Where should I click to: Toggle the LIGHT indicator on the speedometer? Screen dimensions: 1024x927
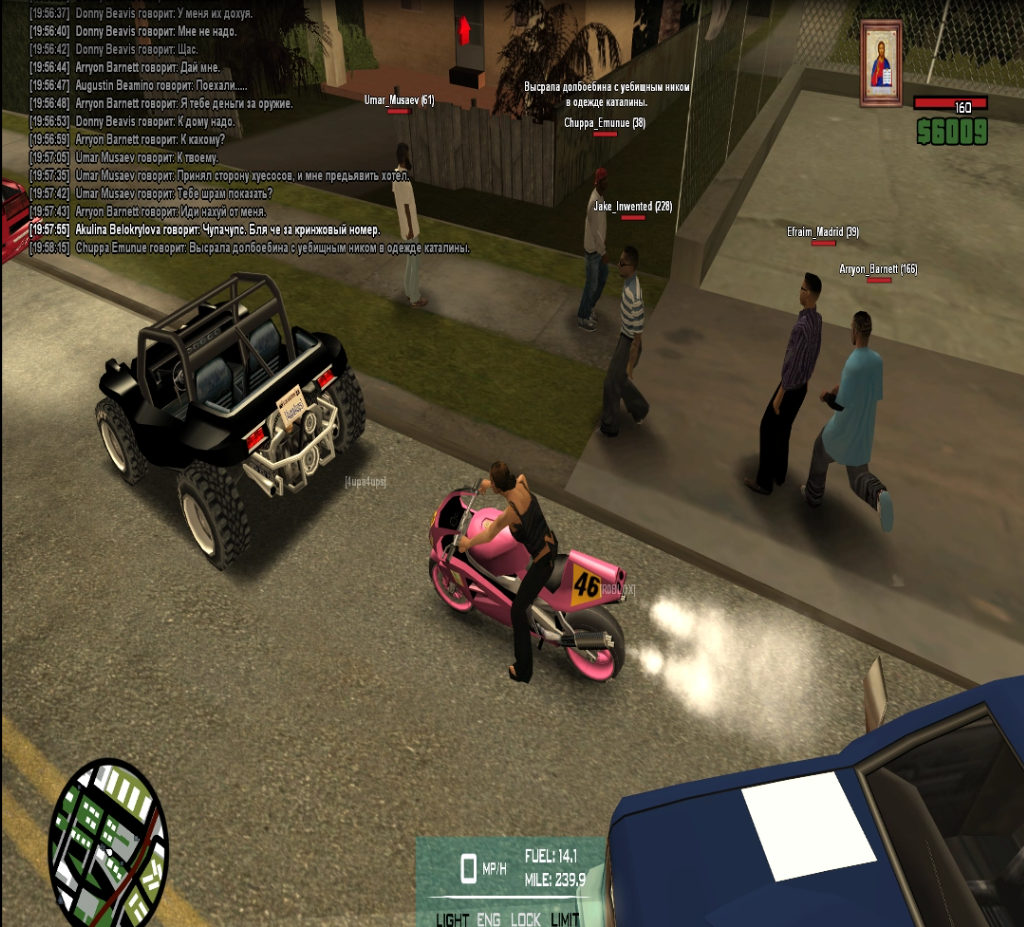[x=452, y=919]
